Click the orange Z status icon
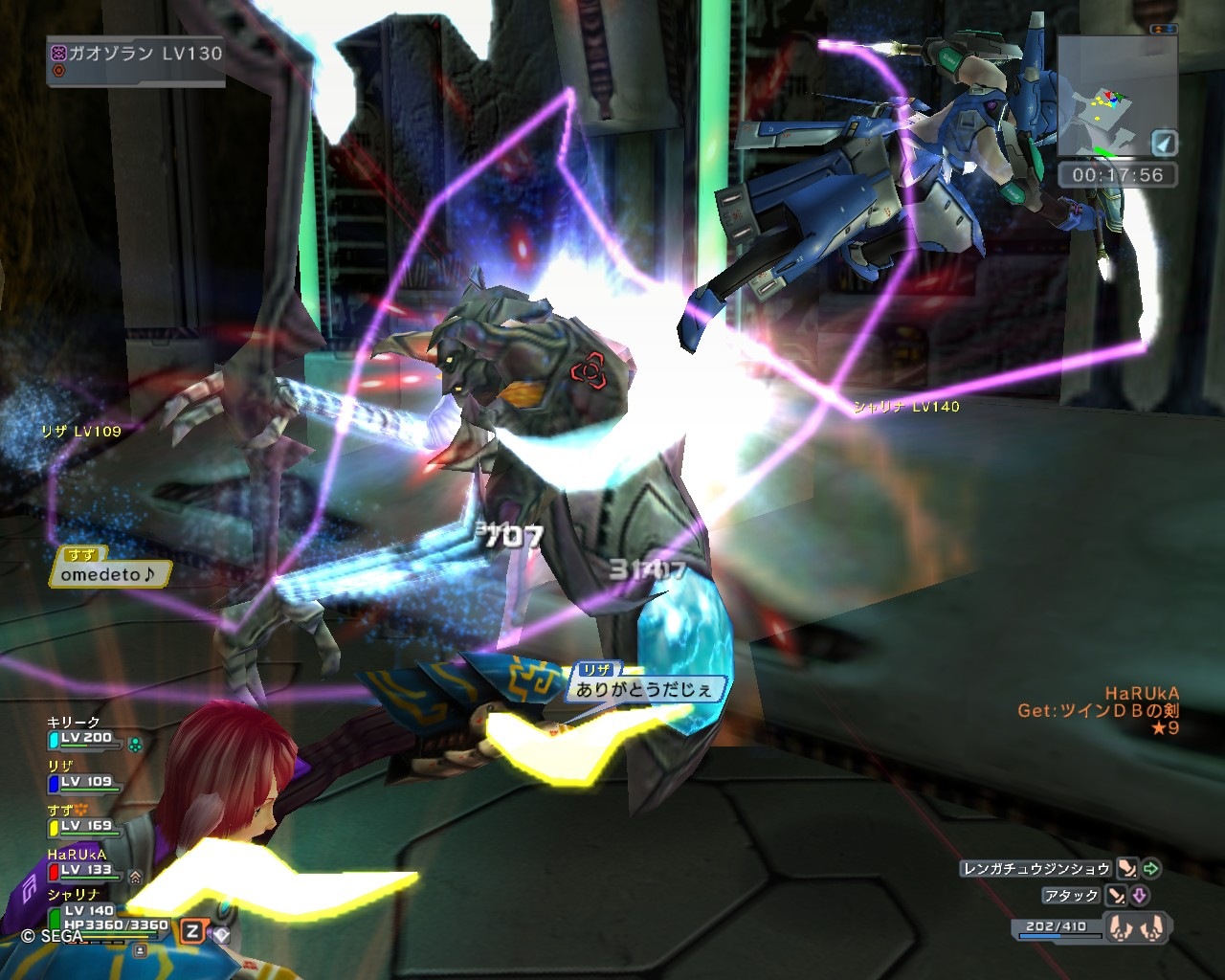 192,931
